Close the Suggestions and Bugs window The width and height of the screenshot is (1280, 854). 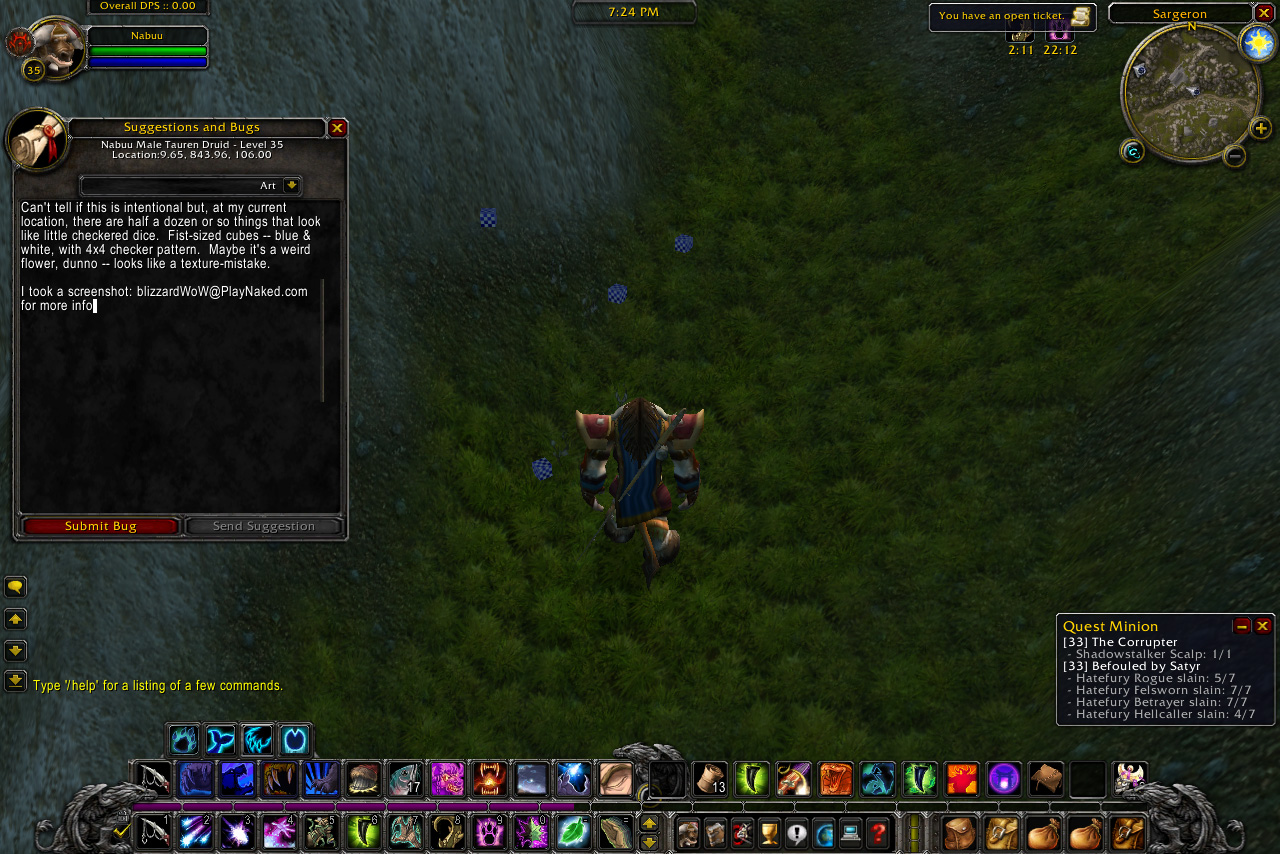tap(338, 128)
